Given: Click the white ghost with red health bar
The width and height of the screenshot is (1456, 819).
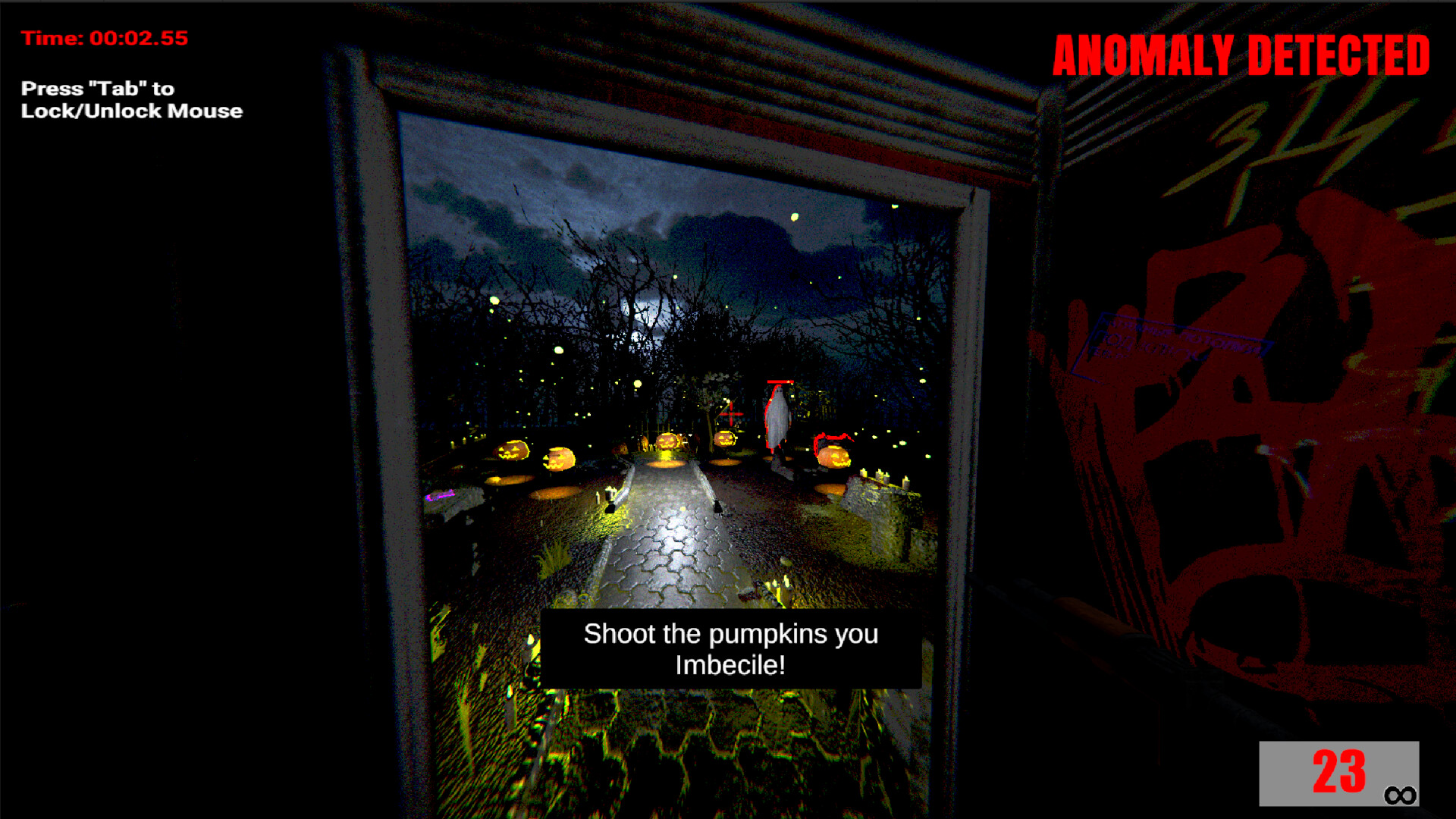Looking at the screenshot, I should point(777,413).
